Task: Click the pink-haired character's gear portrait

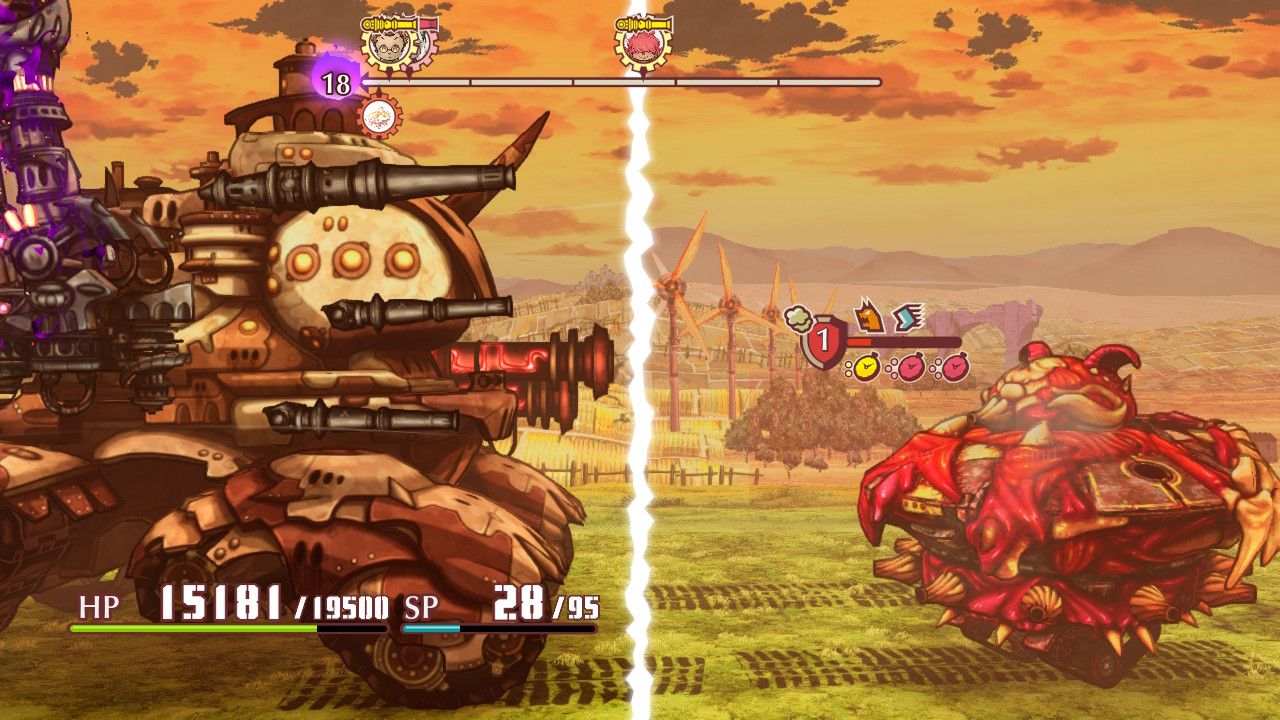Action: [x=643, y=48]
